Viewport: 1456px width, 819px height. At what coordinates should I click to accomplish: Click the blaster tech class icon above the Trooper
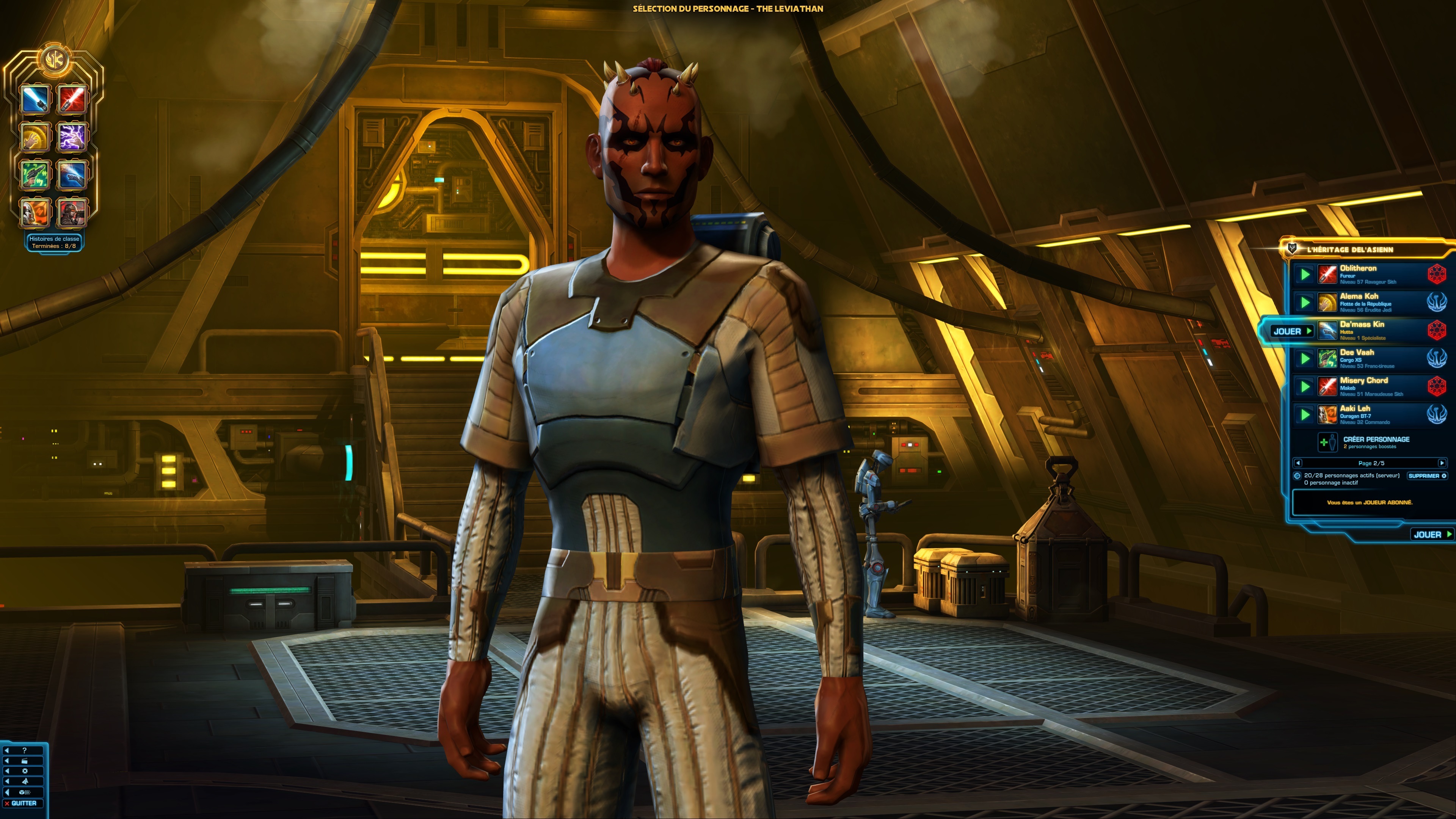point(72,175)
